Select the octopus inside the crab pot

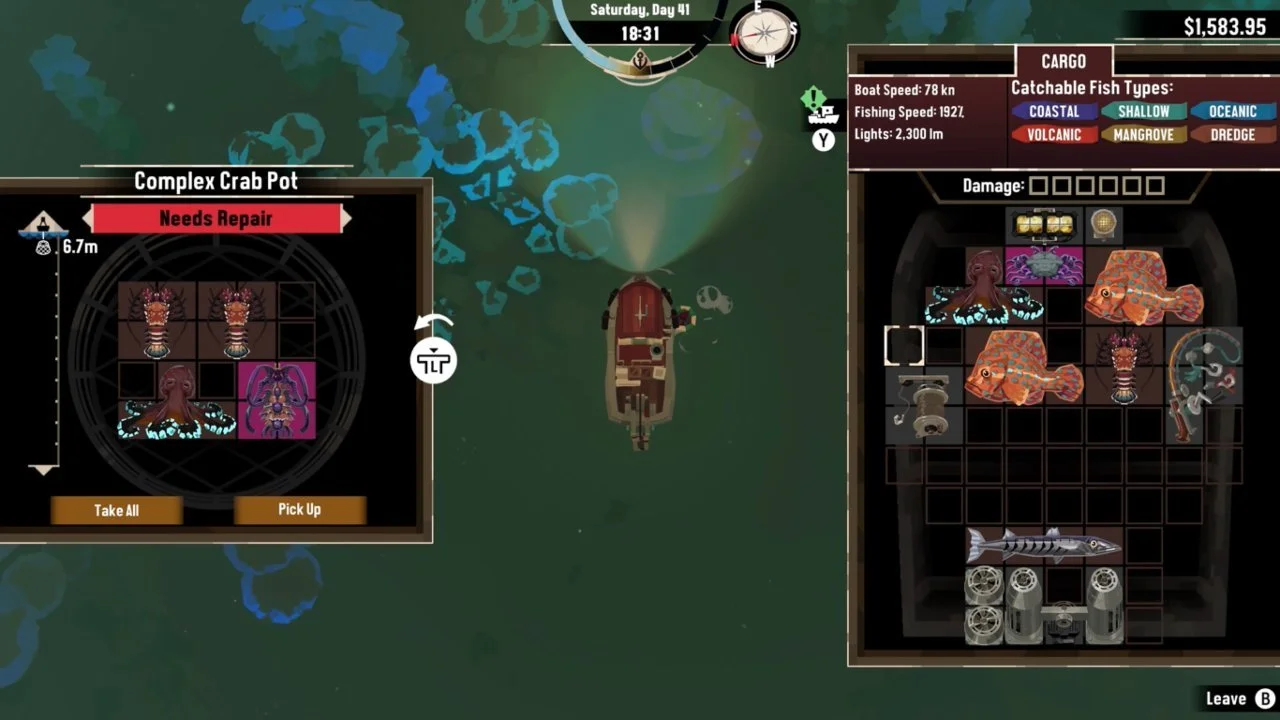click(176, 402)
